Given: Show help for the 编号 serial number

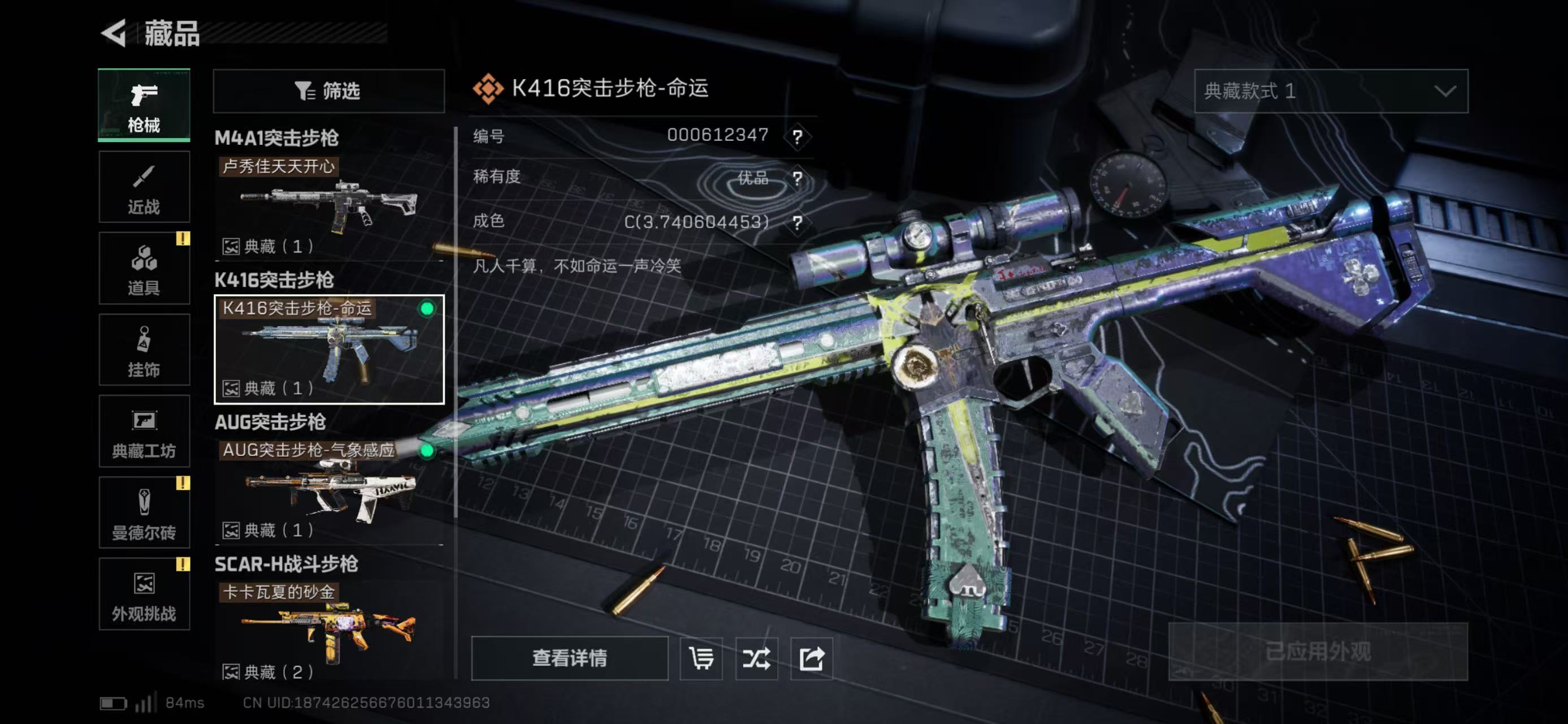Looking at the screenshot, I should click(x=798, y=136).
